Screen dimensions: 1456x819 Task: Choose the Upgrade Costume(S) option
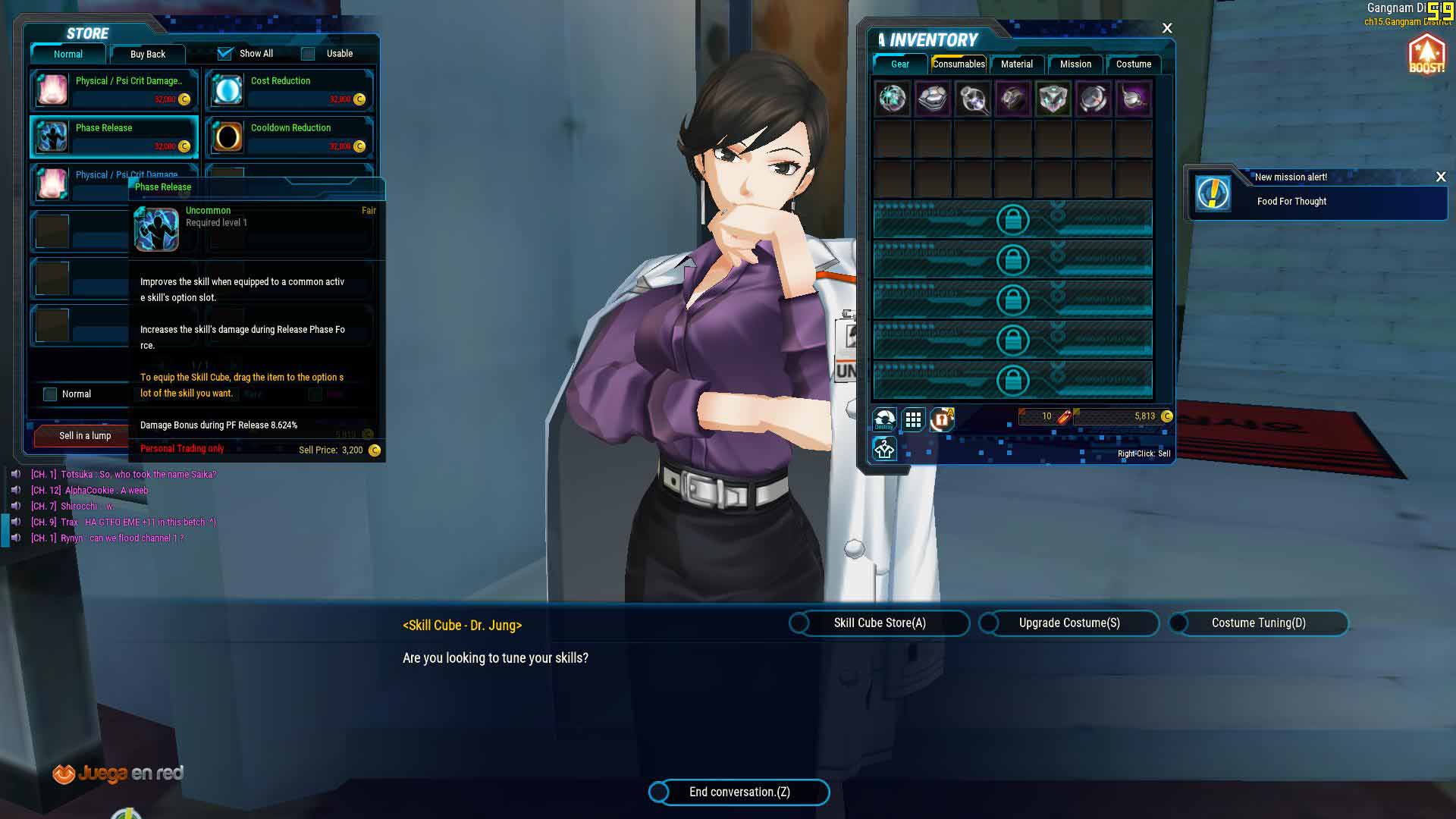(x=1069, y=623)
